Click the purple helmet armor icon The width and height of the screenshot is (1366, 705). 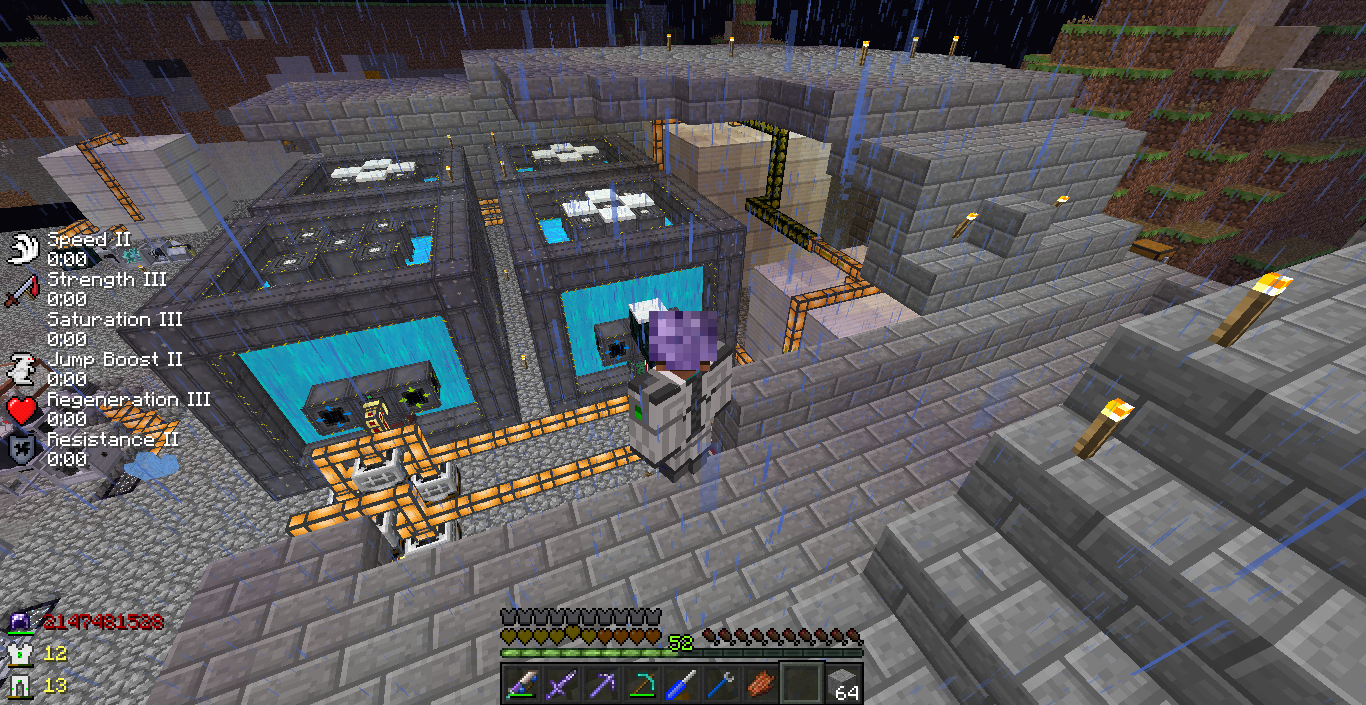[x=20, y=623]
